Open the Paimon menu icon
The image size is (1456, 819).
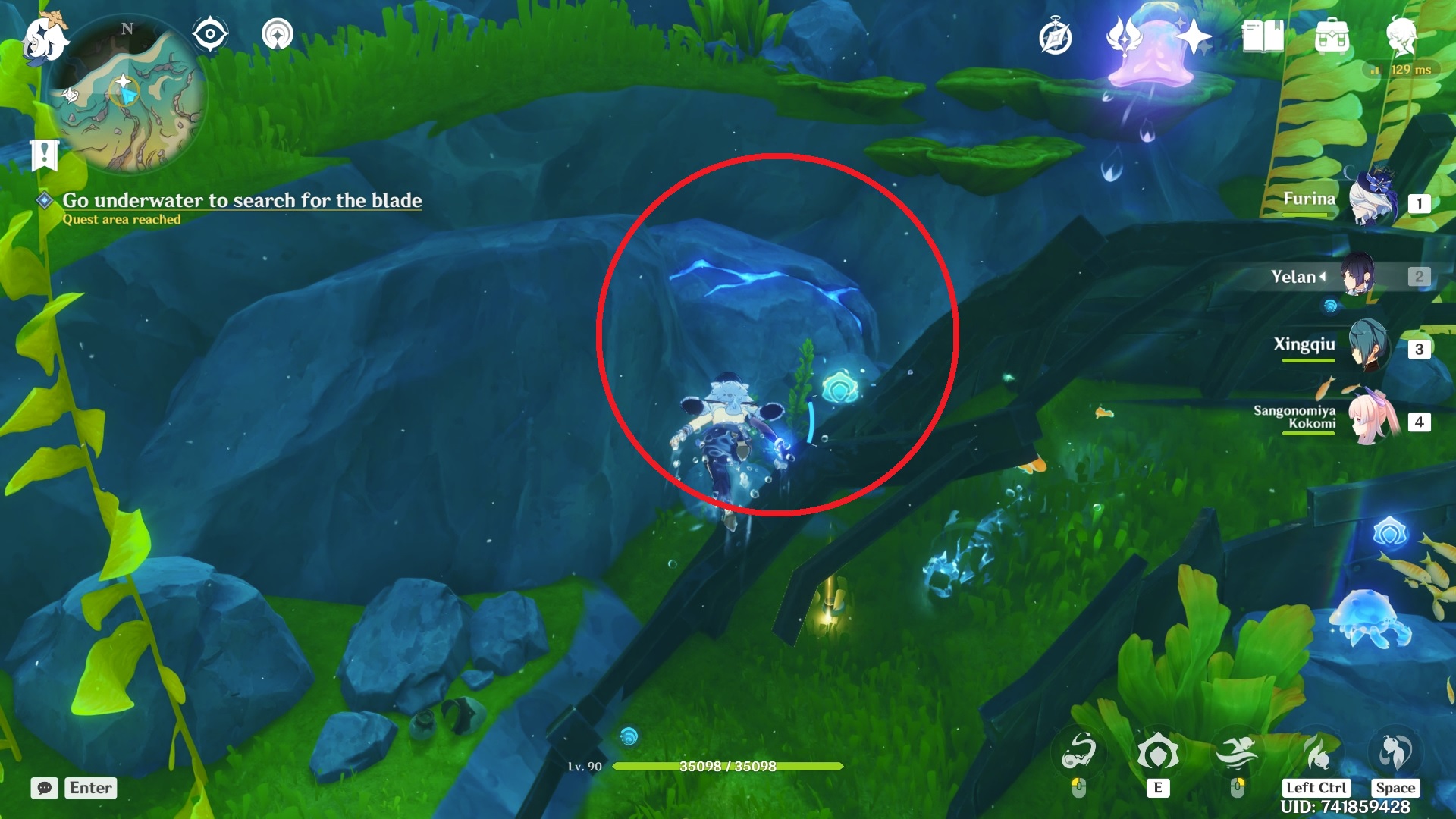click(44, 38)
